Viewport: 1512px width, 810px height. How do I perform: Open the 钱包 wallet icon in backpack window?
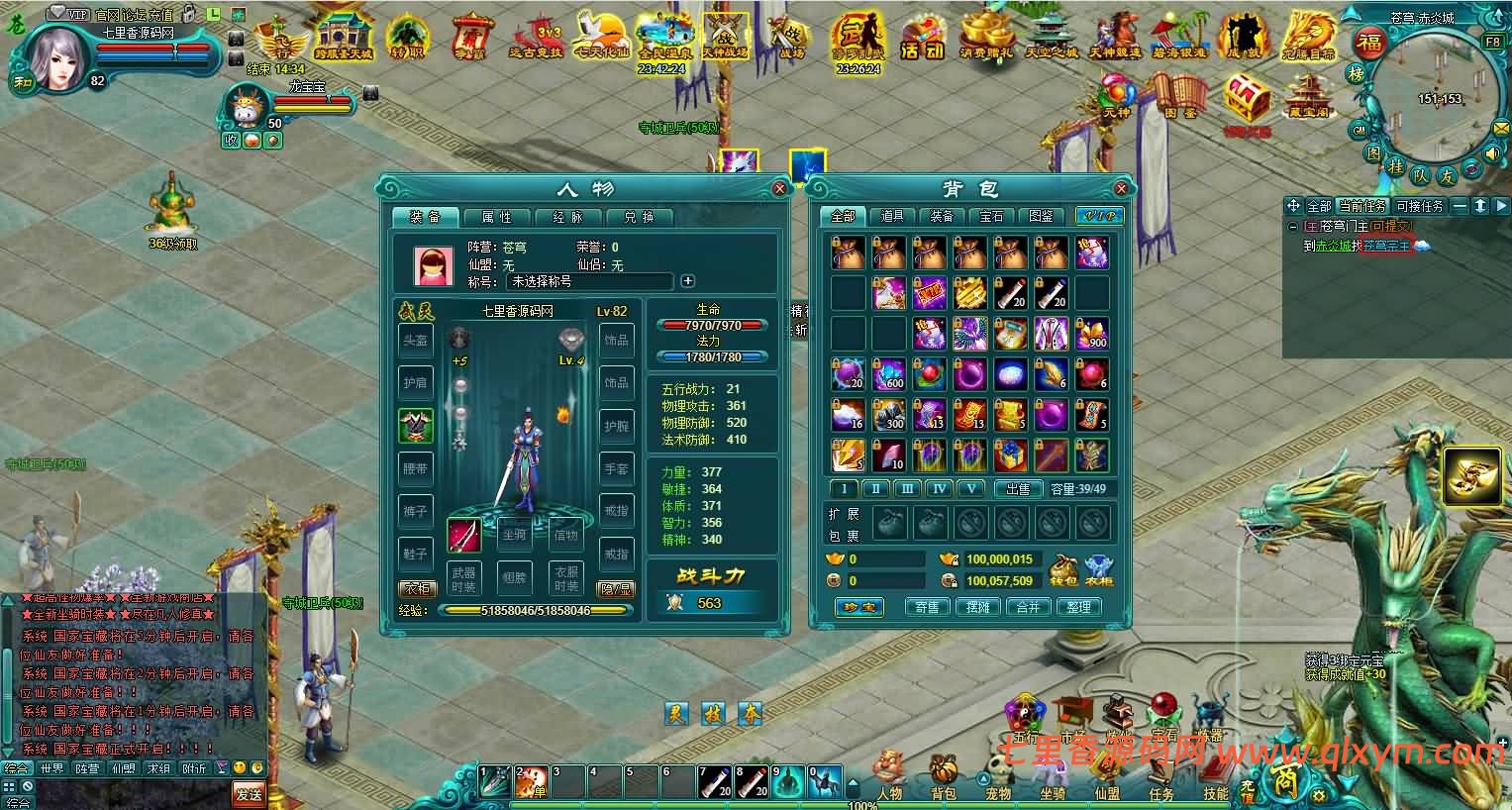point(1064,569)
